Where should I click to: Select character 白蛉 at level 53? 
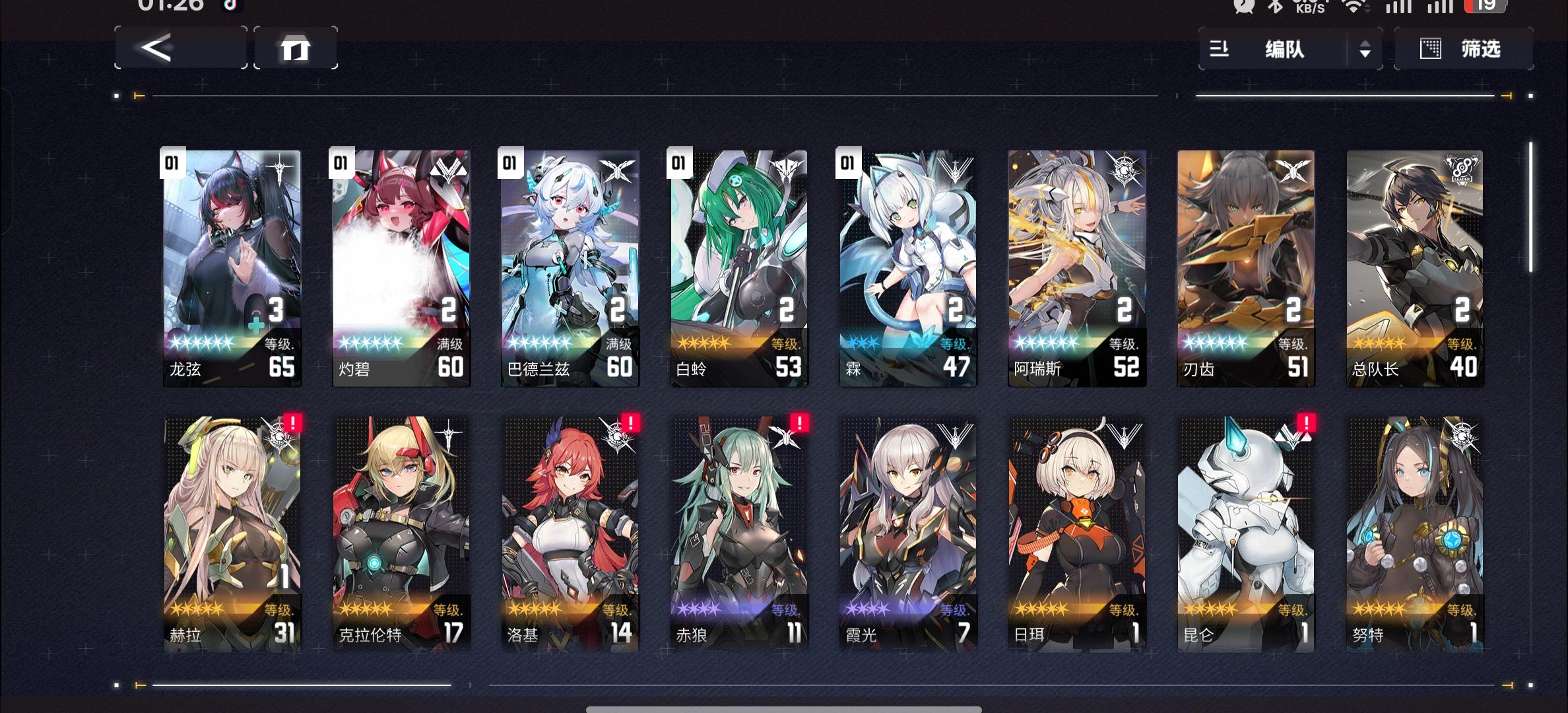[x=738, y=264]
